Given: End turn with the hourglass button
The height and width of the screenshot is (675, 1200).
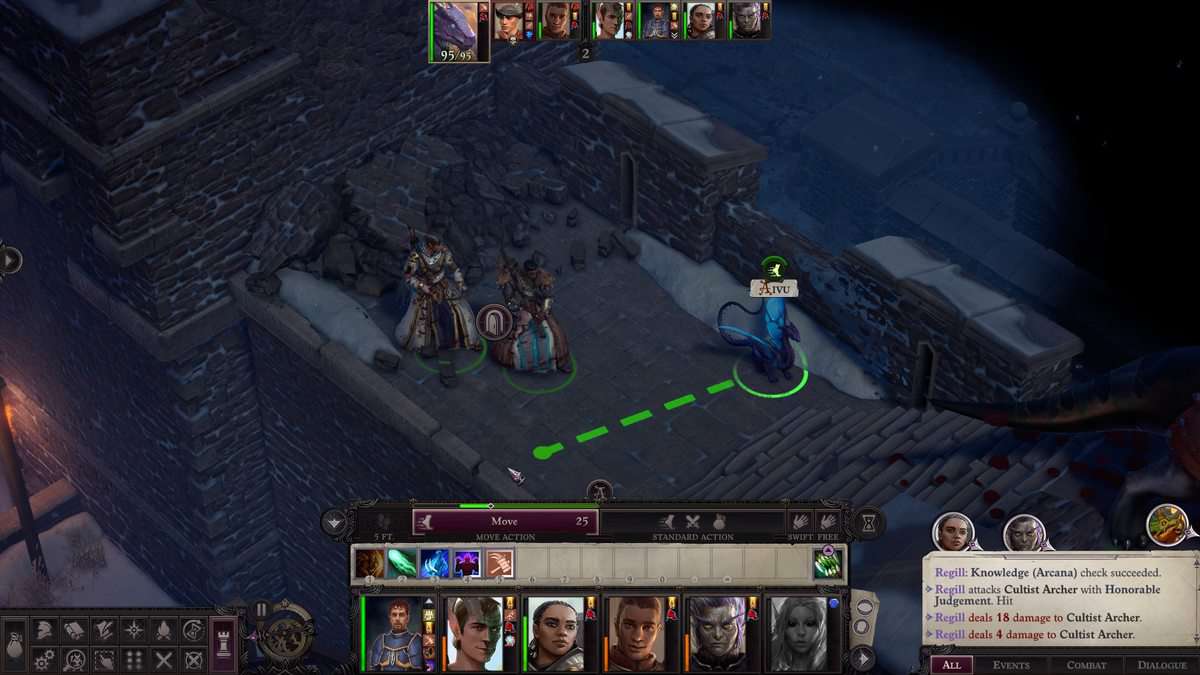Looking at the screenshot, I should (x=870, y=522).
